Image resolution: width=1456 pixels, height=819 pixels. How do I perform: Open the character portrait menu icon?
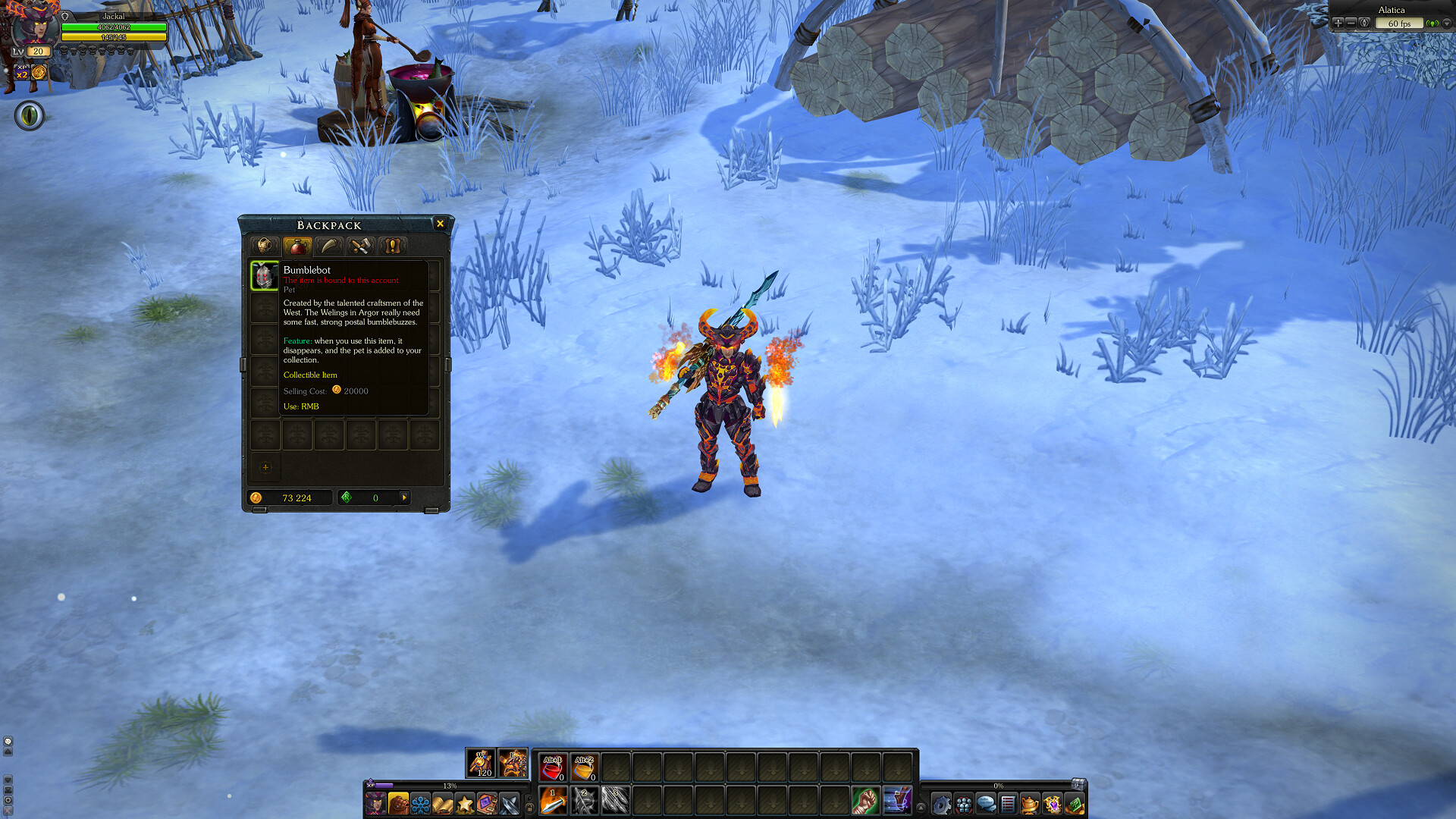(375, 804)
